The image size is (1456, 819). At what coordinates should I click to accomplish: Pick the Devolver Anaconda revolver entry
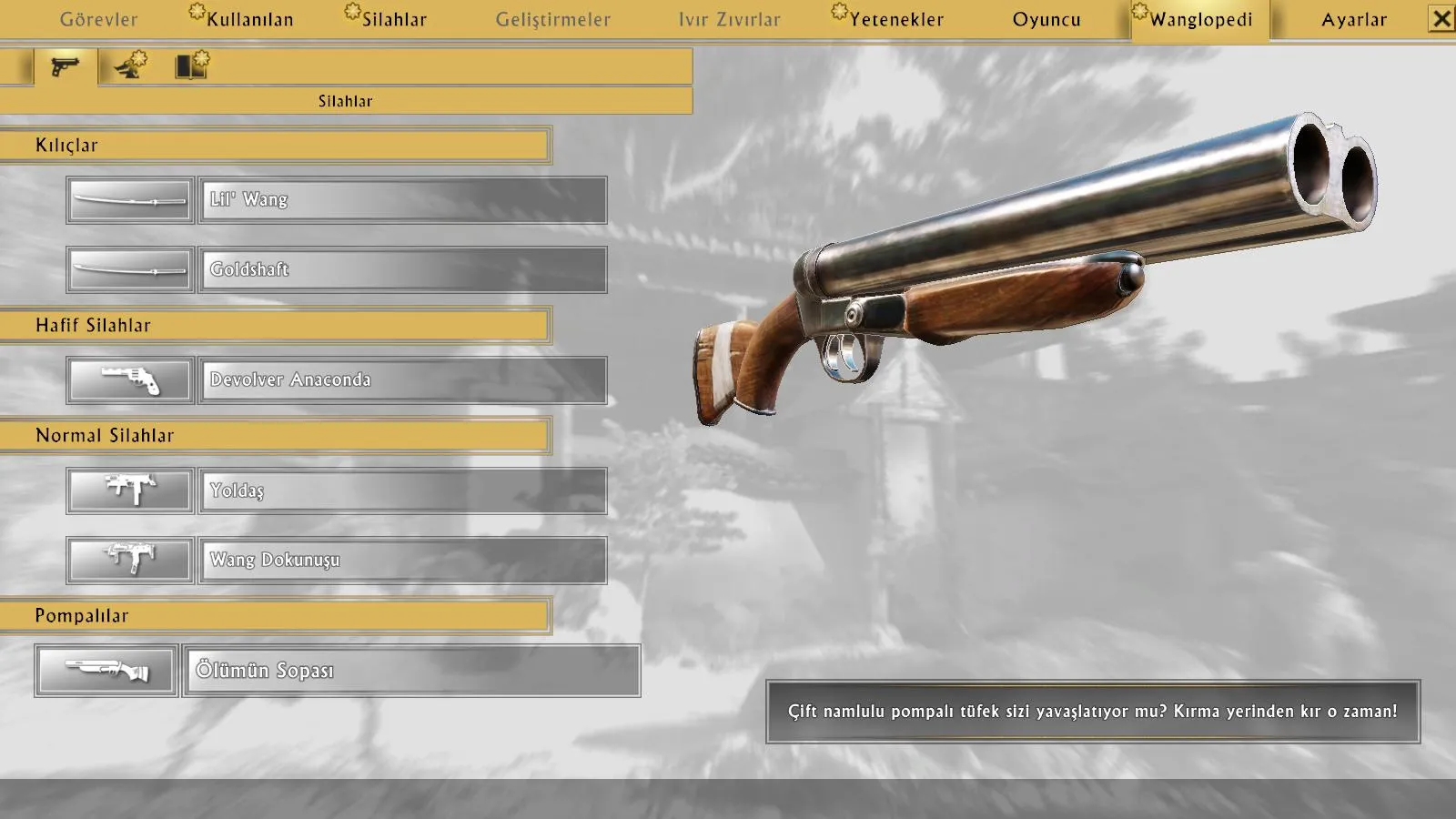click(x=402, y=380)
